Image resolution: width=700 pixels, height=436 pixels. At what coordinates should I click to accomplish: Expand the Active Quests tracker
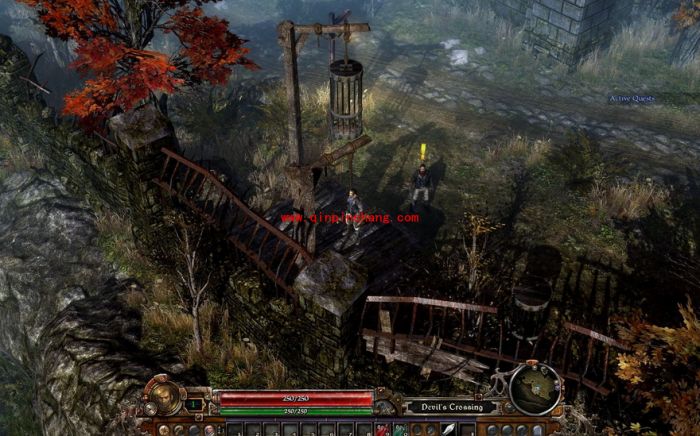click(x=632, y=98)
